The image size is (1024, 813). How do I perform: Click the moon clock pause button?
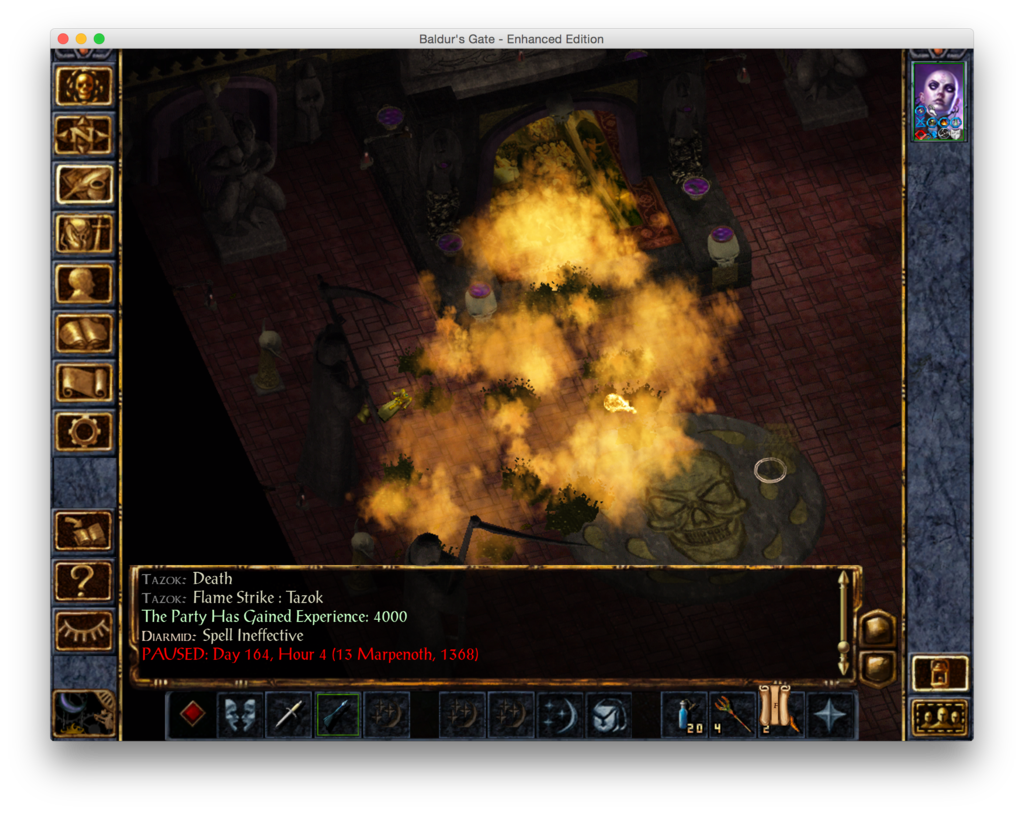point(84,712)
